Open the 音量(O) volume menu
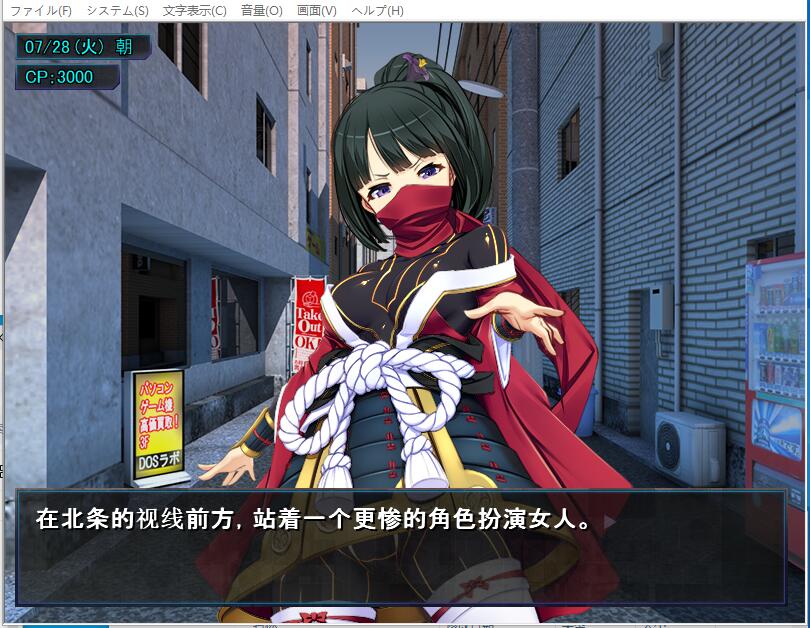 [x=261, y=11]
